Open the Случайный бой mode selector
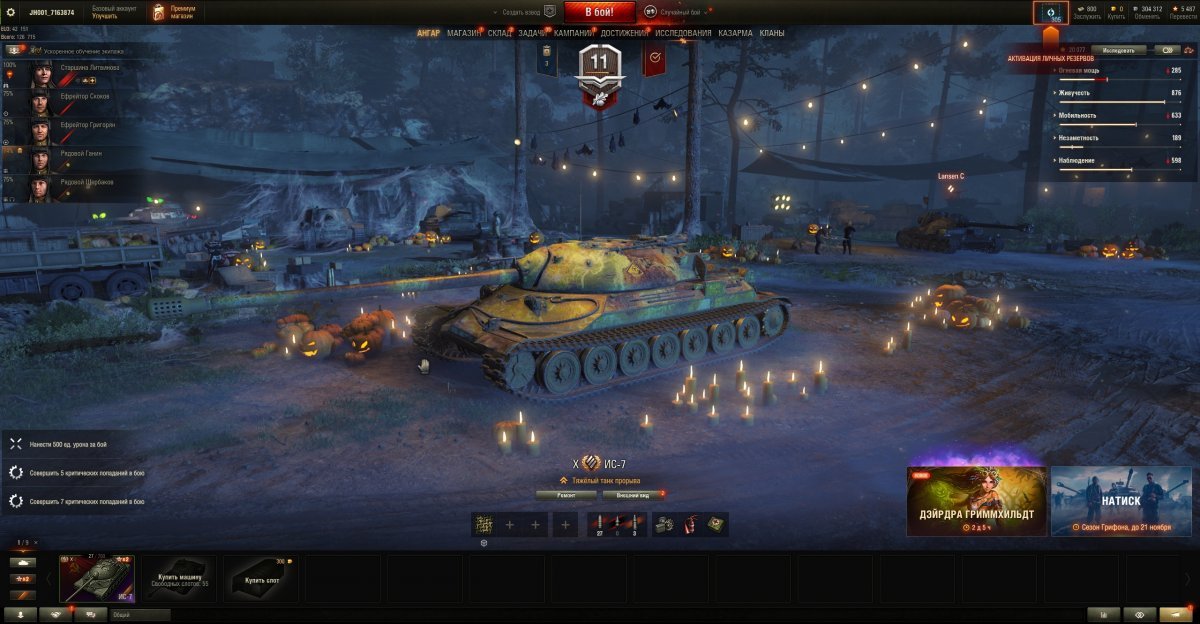 click(x=677, y=11)
